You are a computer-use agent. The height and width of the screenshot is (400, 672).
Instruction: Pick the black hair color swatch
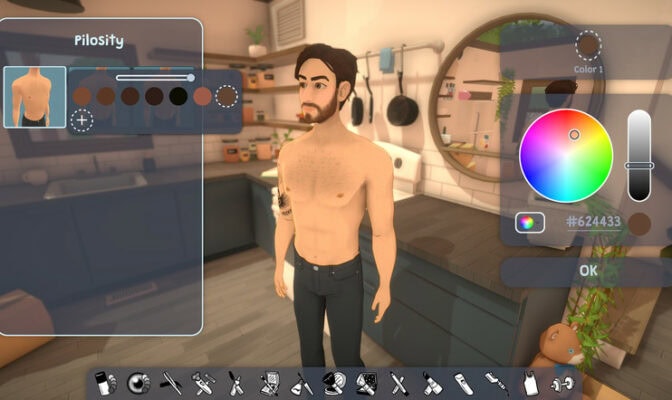point(178,96)
